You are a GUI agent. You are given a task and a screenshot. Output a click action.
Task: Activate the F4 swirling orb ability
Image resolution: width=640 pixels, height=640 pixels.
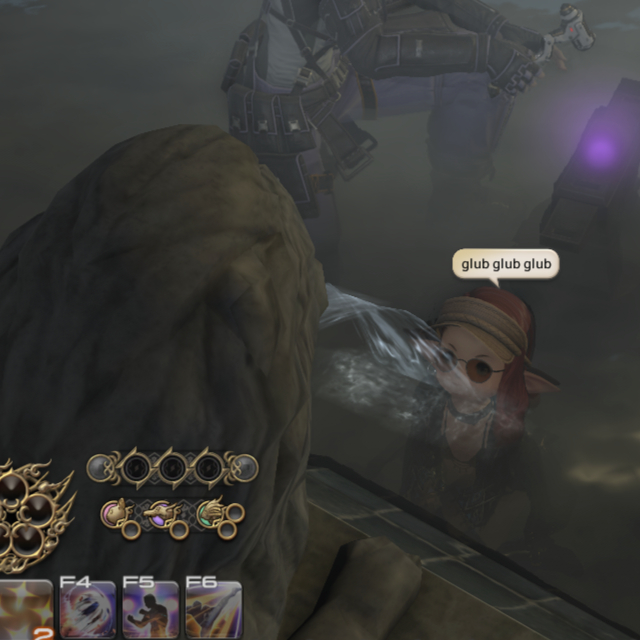pyautogui.click(x=87, y=610)
